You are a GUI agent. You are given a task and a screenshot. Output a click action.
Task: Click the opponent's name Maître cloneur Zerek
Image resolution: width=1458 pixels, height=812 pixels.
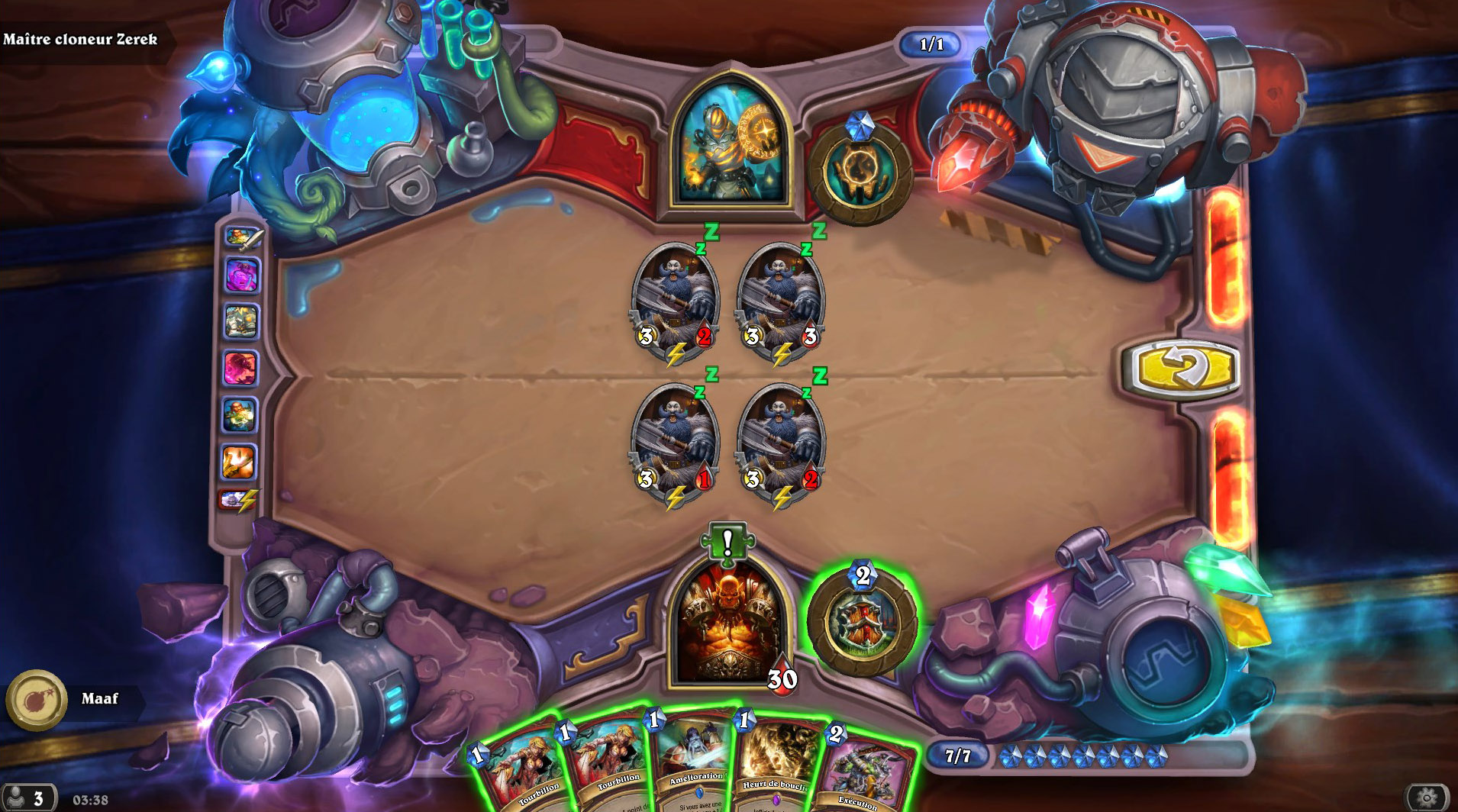point(82,38)
